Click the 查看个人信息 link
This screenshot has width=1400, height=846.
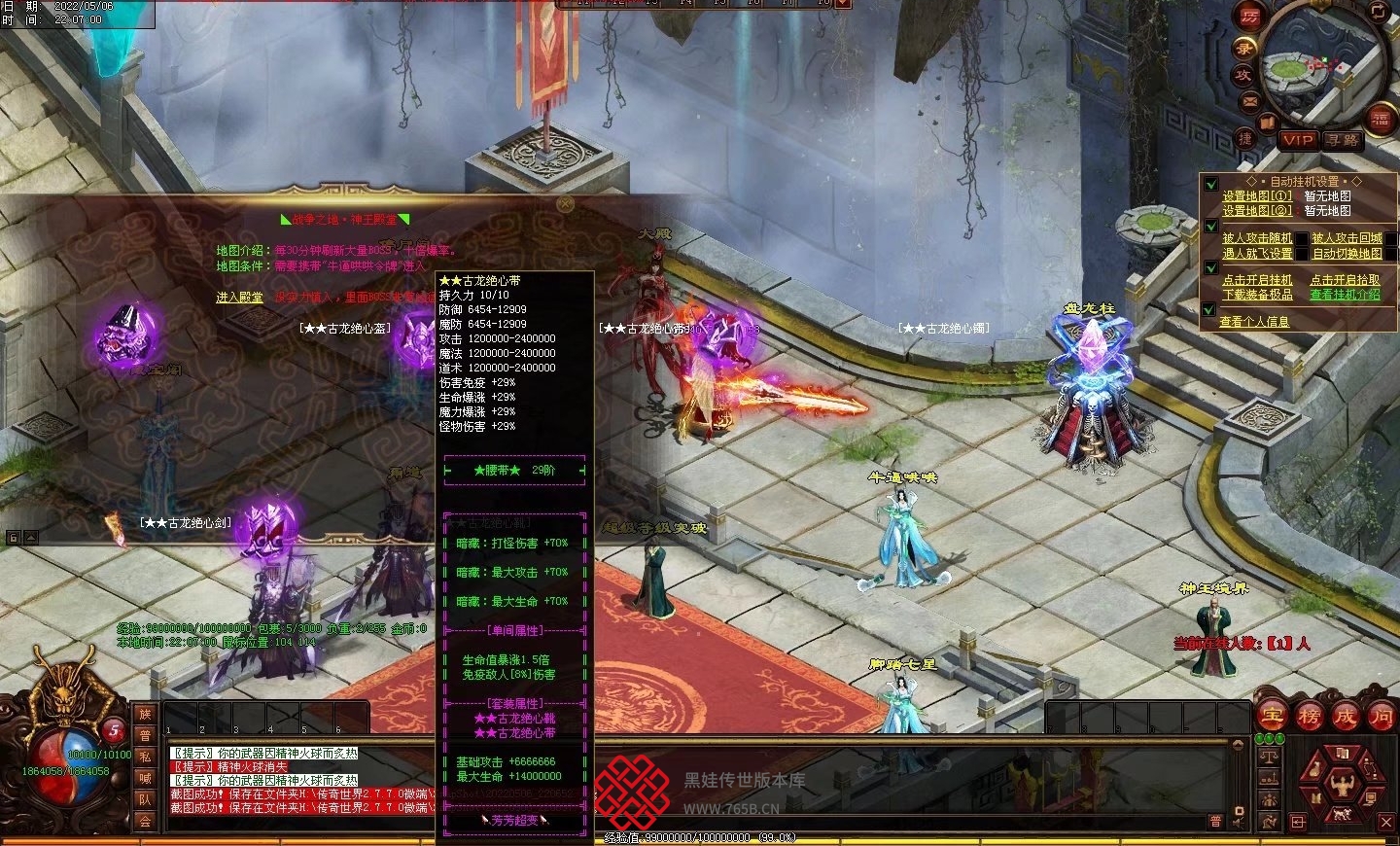(1254, 322)
